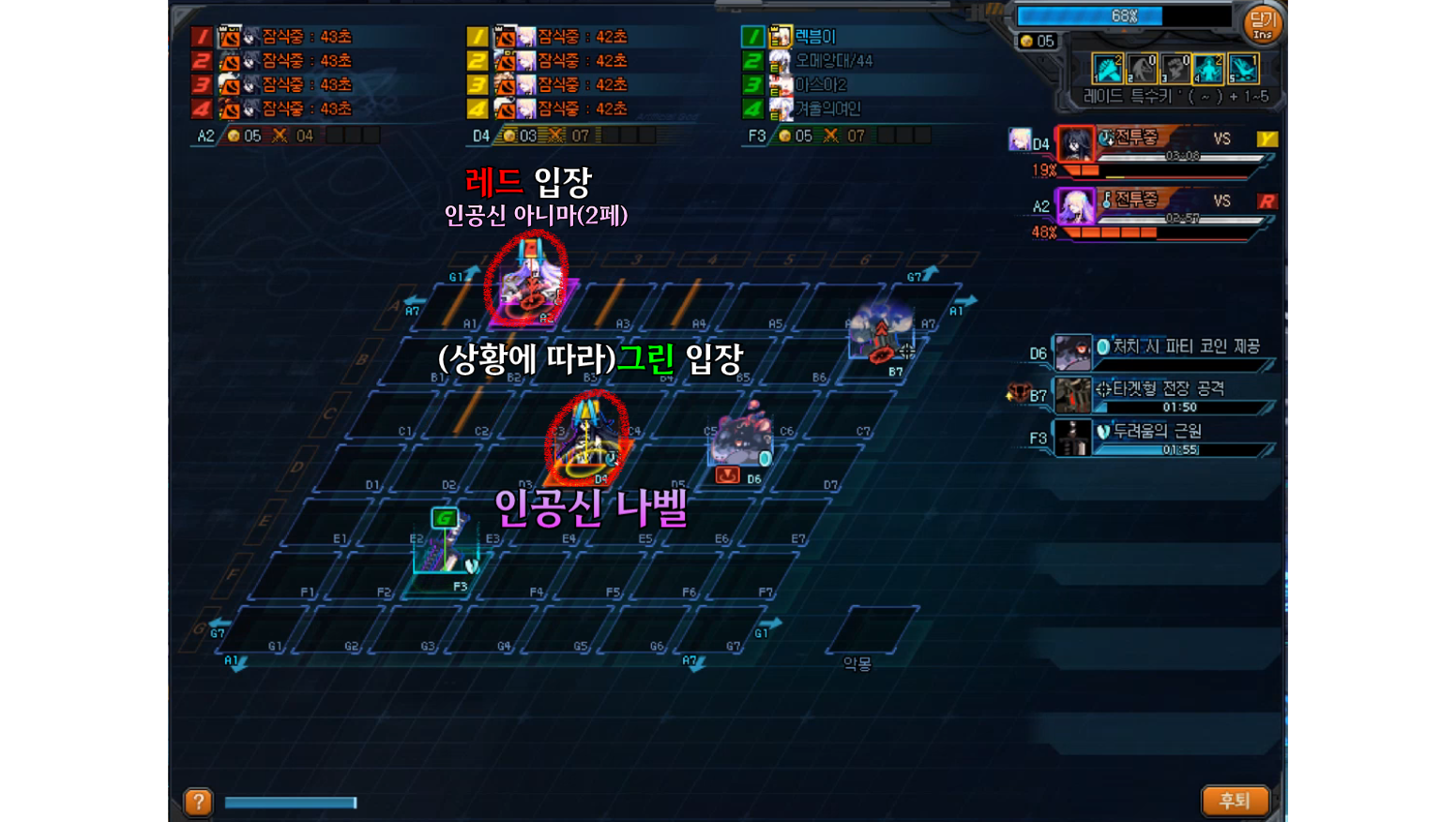
Task: Click the 악몽 tile beside the grid
Action: 872,629
